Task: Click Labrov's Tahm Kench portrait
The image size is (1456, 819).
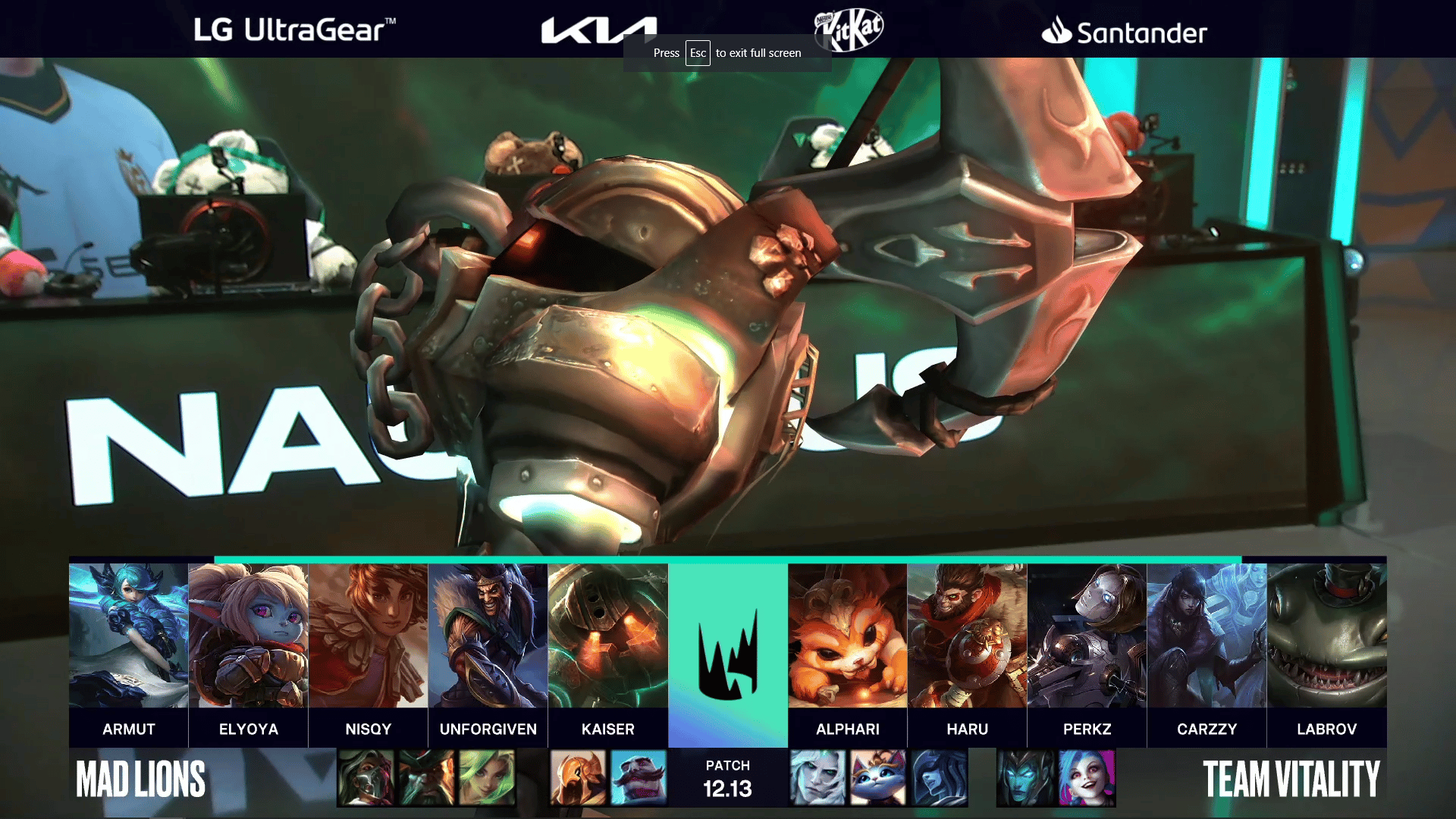Action: (x=1326, y=635)
